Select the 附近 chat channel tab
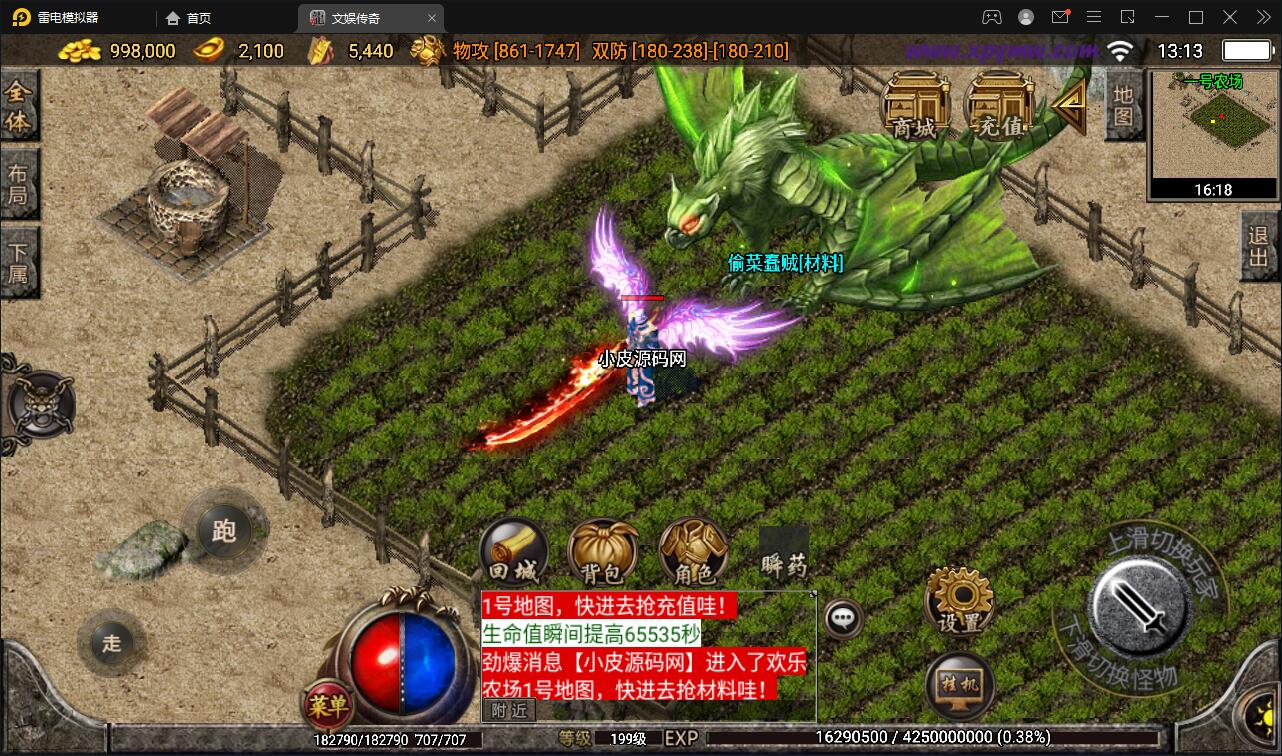The height and width of the screenshot is (756, 1282). click(x=510, y=710)
